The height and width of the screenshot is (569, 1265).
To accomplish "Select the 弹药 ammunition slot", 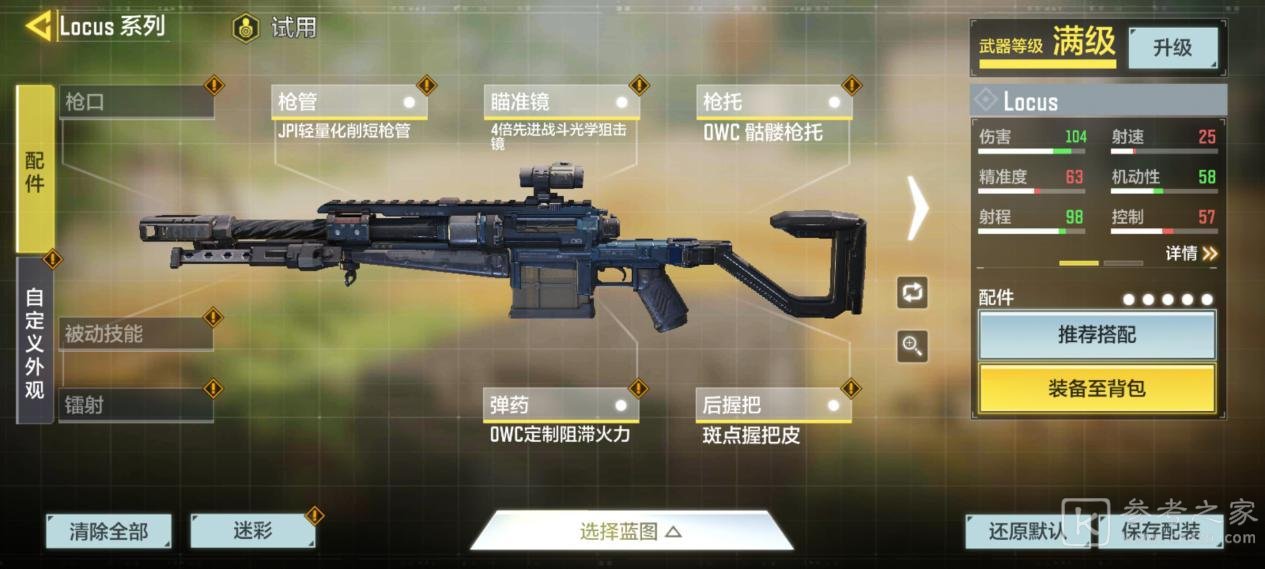I will point(560,405).
